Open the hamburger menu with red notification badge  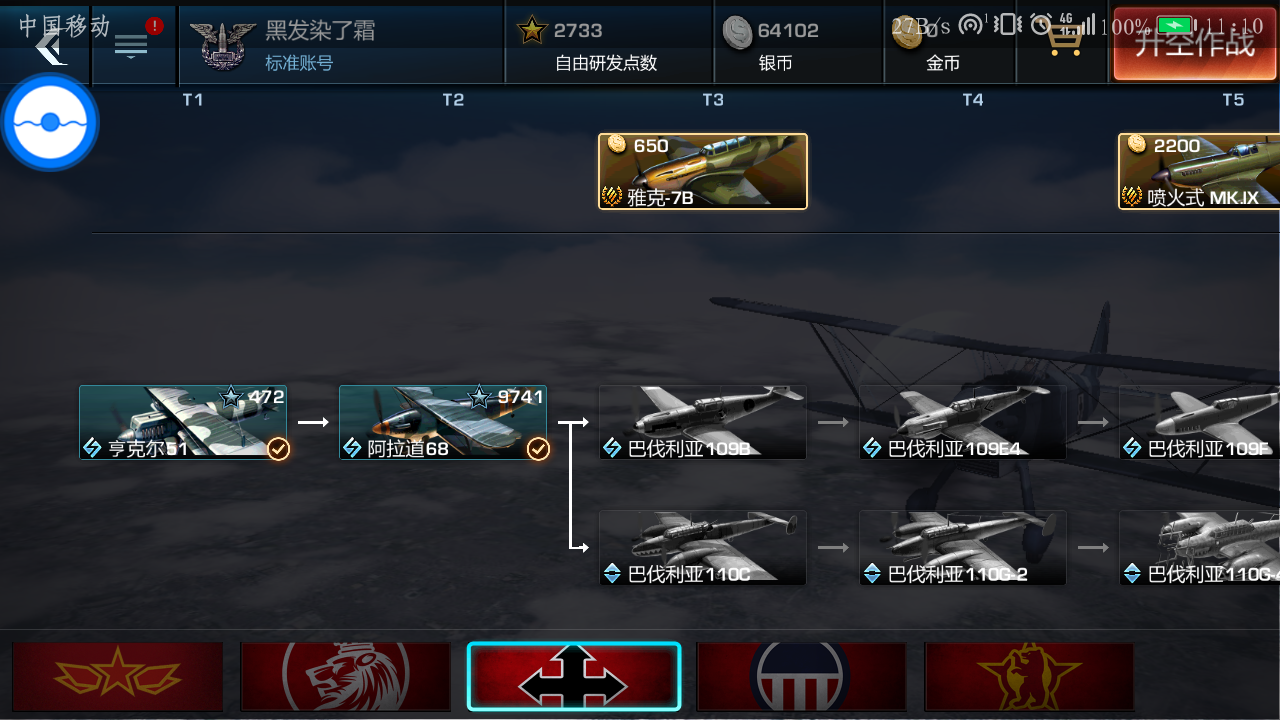[x=133, y=42]
